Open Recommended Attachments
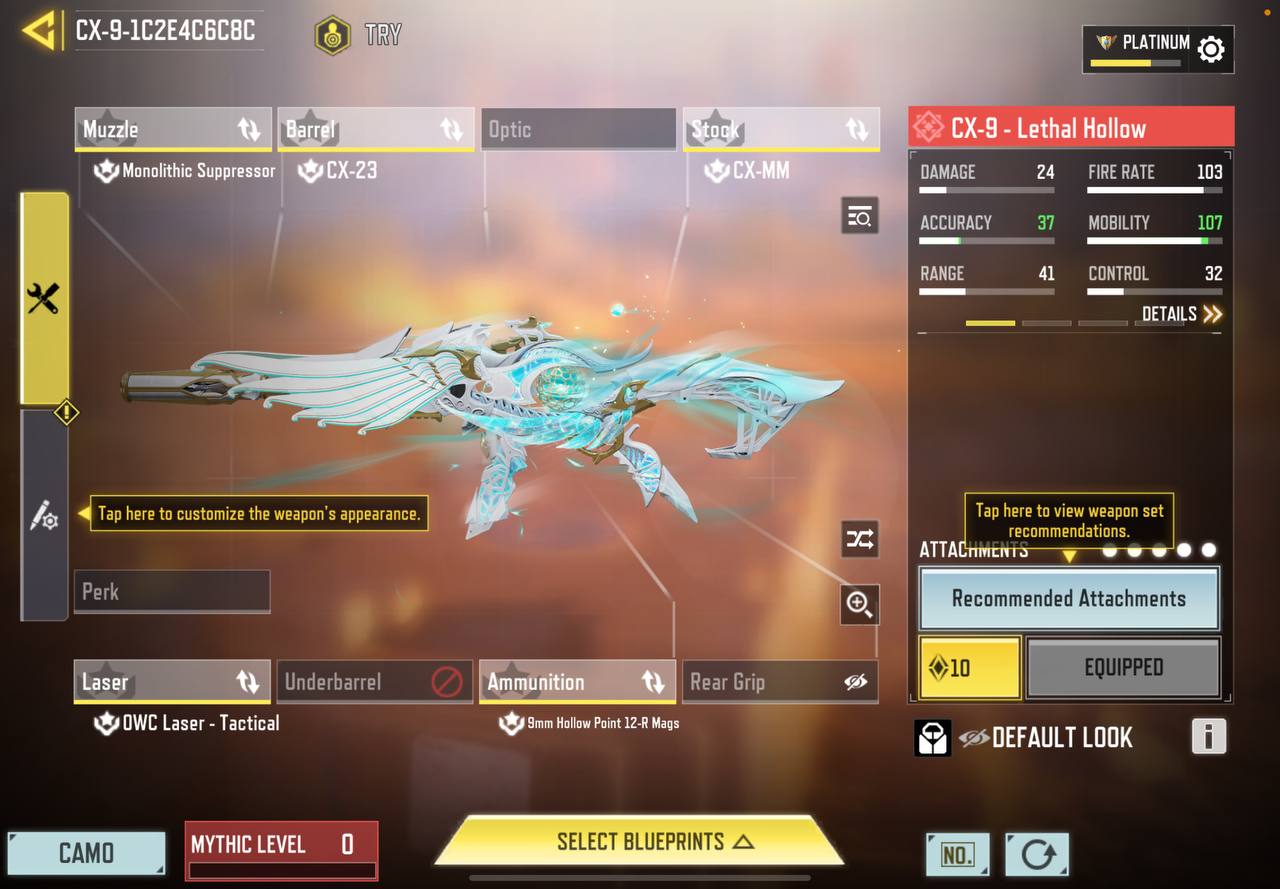 (1068, 599)
